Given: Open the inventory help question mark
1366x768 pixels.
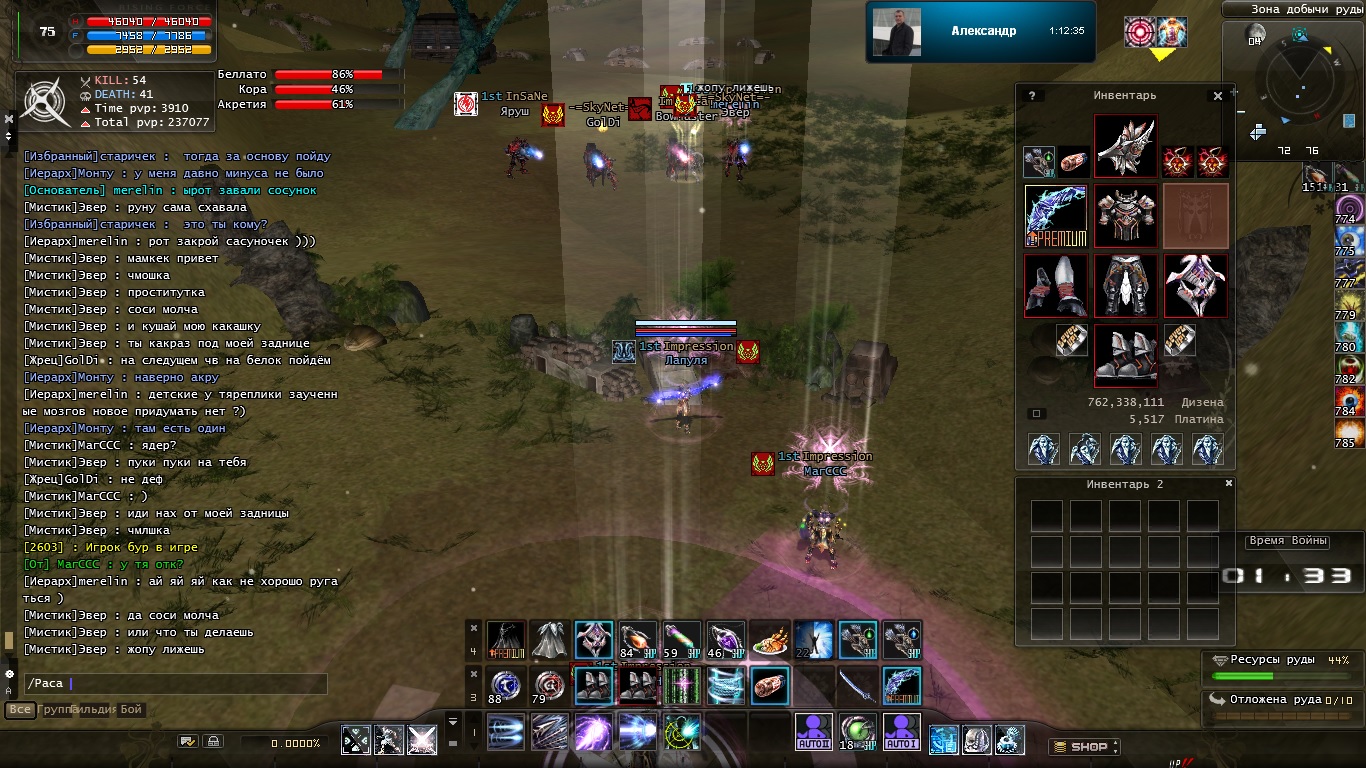Looking at the screenshot, I should (1031, 96).
